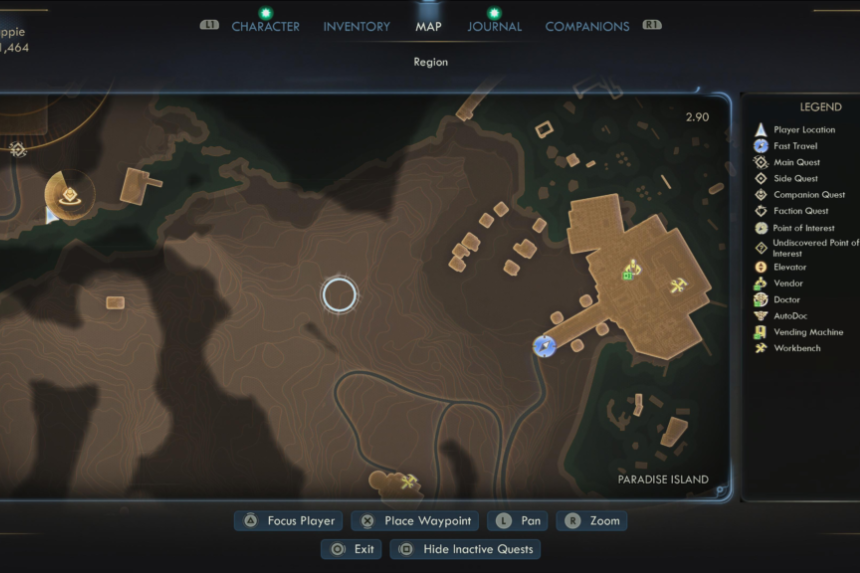Choose the Vending Machine legend entry
This screenshot has width=860, height=573.
tap(808, 332)
